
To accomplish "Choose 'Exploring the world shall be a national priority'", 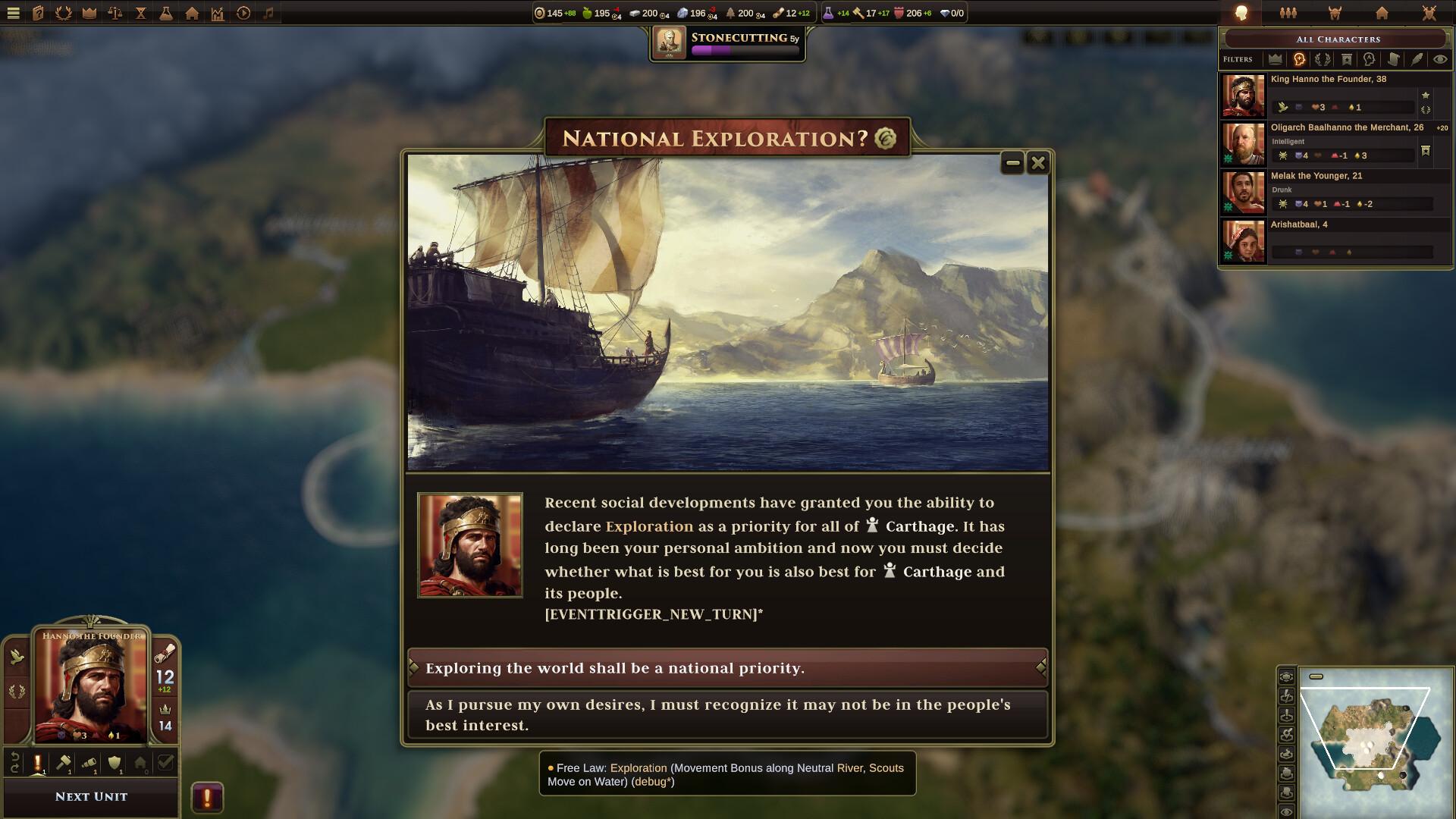I will coord(726,668).
